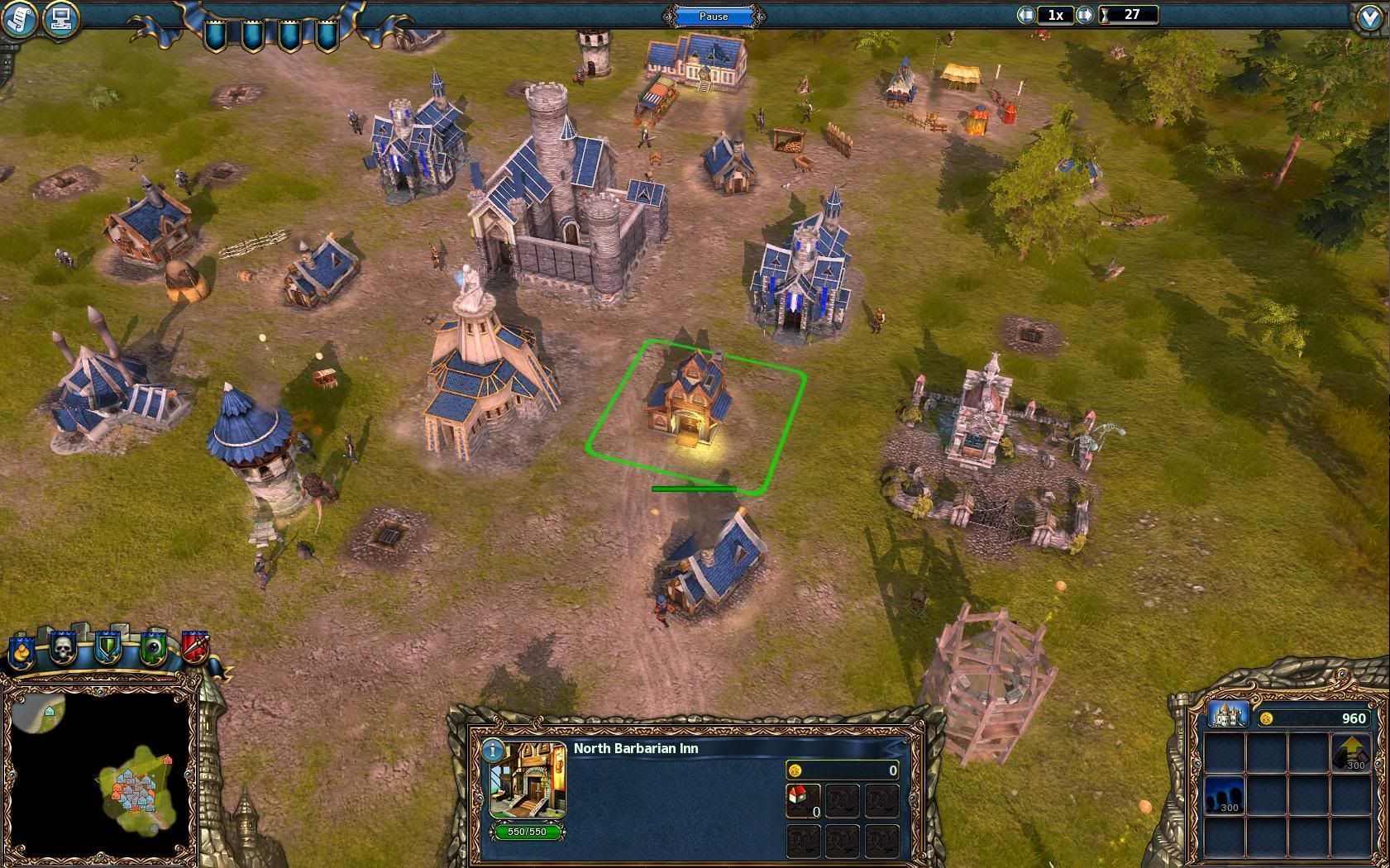Image resolution: width=1390 pixels, height=868 pixels.
Task: Click the North Barbarian Inn portrait
Action: coord(528,781)
